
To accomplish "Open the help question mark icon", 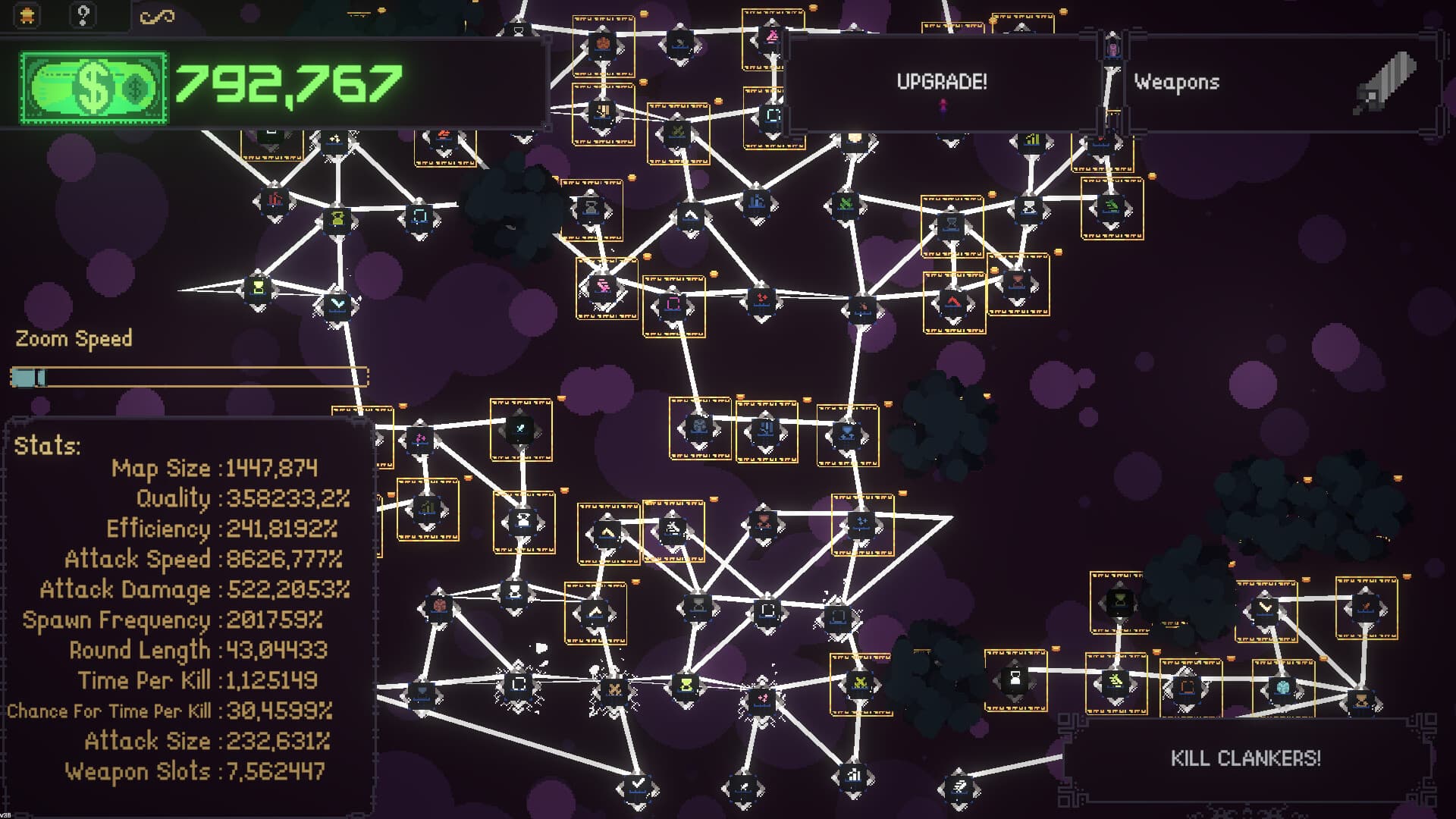I will coord(82,14).
